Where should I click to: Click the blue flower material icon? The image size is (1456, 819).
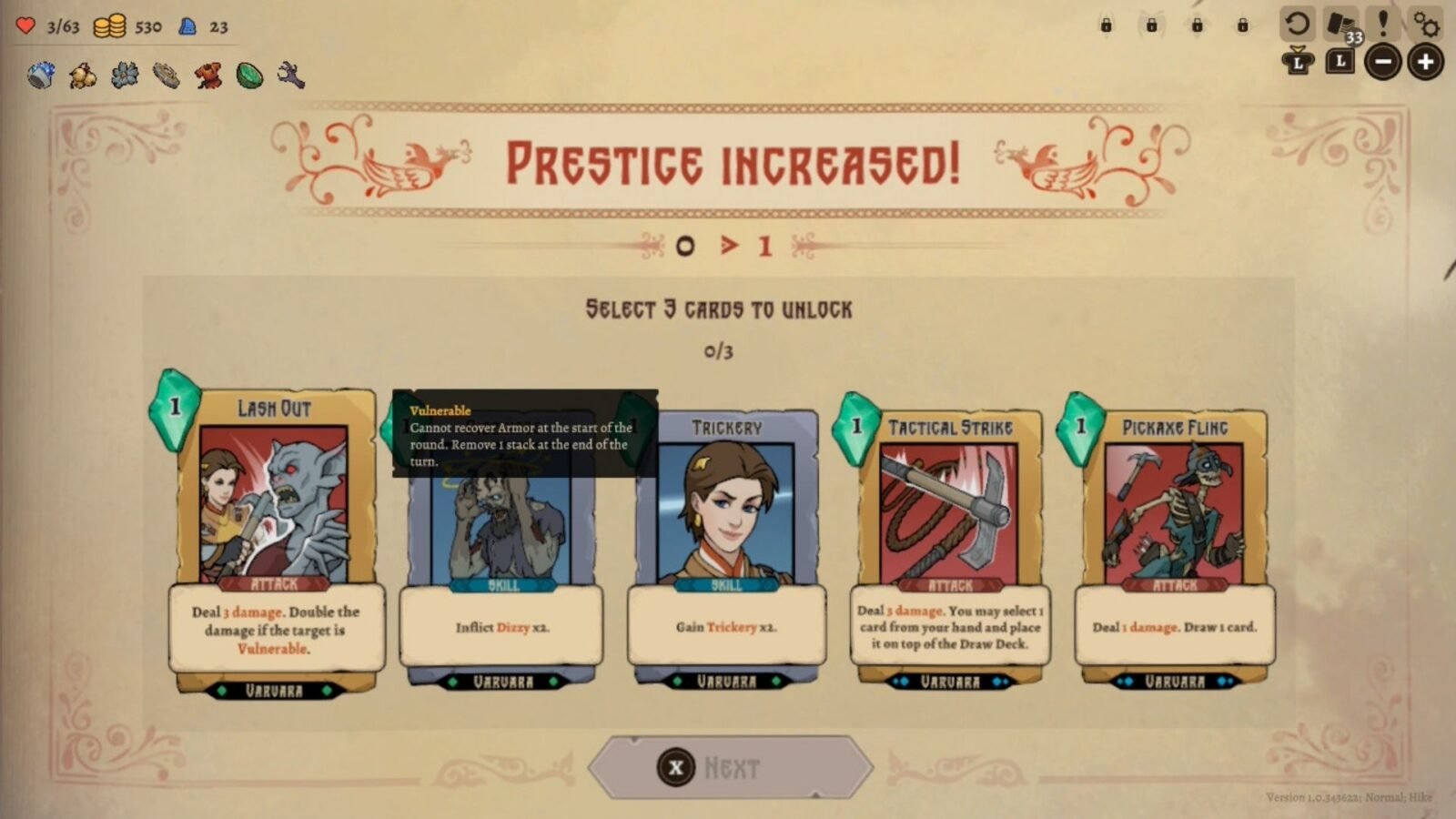[x=124, y=77]
